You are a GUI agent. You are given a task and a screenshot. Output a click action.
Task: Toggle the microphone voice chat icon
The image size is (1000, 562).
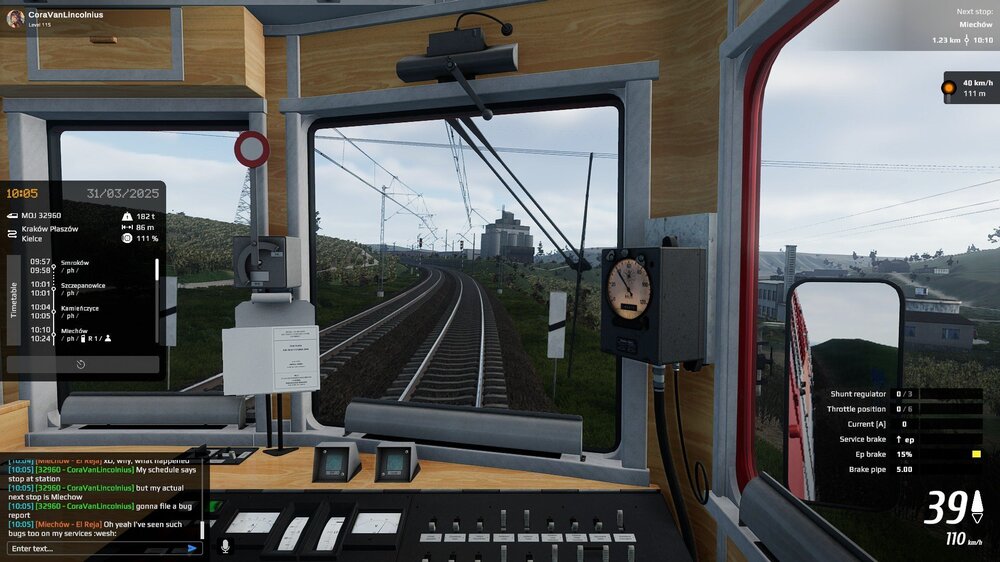[x=225, y=546]
